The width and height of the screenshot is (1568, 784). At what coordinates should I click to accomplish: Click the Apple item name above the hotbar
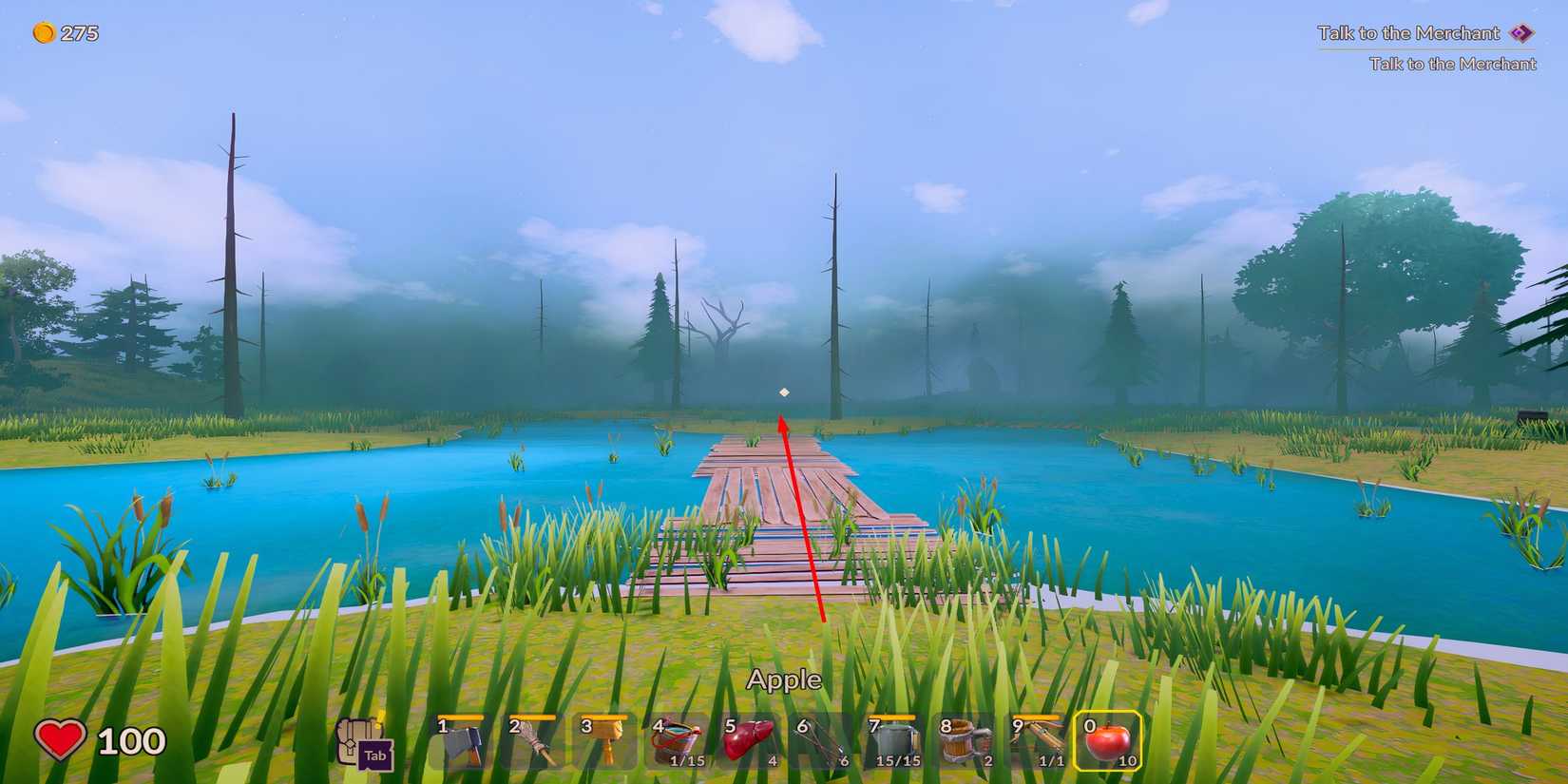pos(783,679)
